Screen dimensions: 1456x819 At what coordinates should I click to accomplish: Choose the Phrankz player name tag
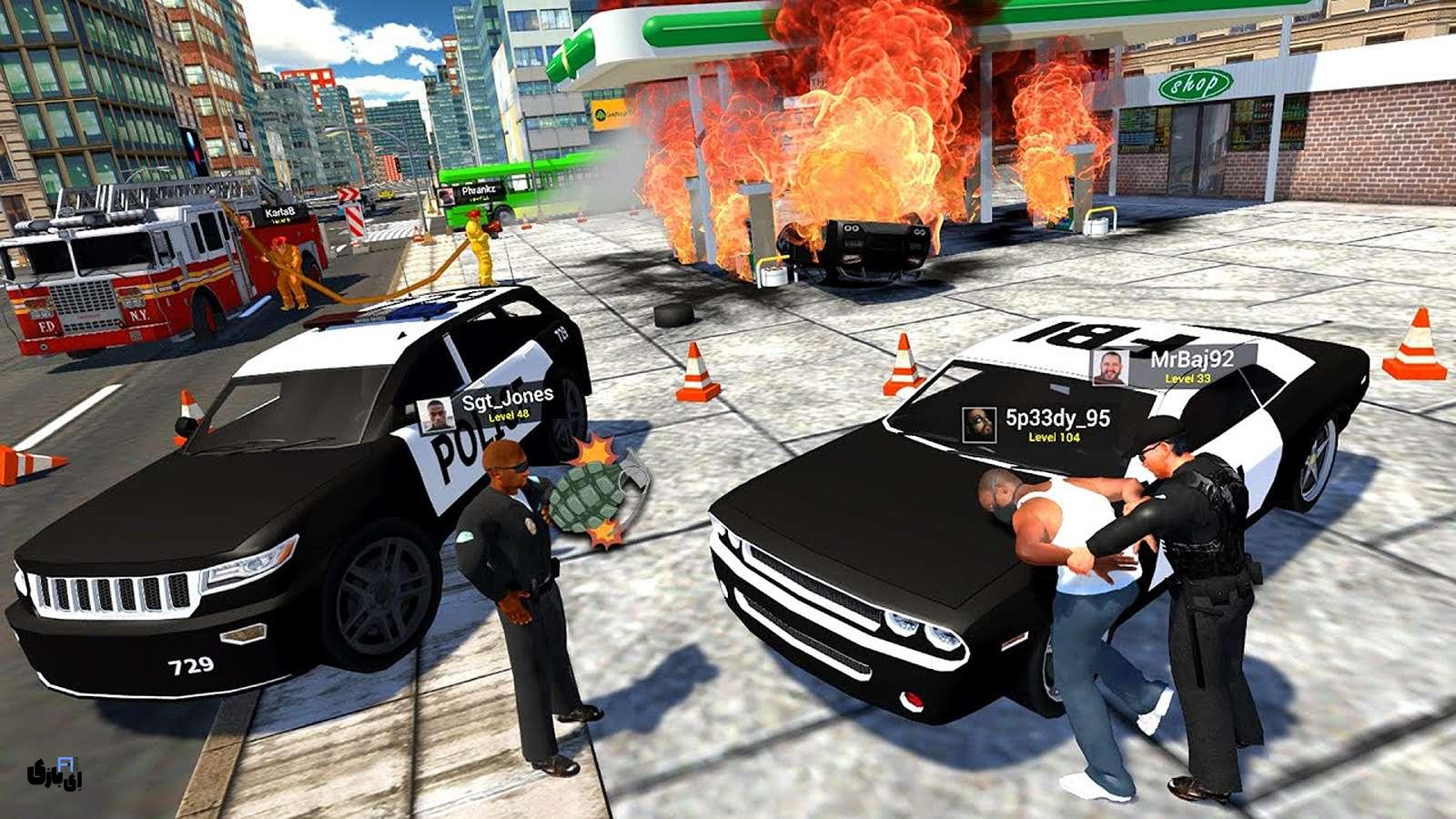pos(472,193)
